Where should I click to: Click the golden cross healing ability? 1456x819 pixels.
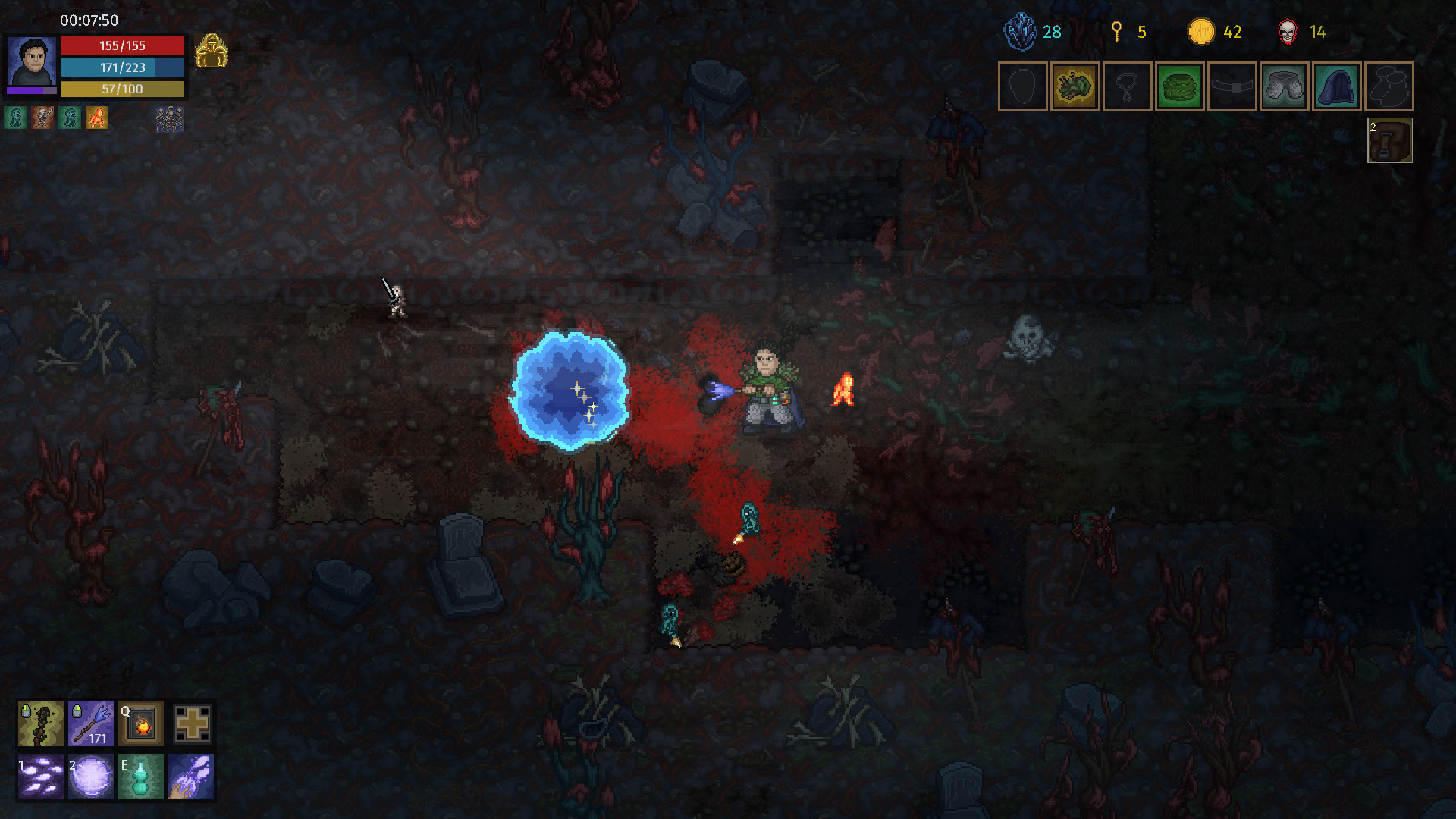192,723
